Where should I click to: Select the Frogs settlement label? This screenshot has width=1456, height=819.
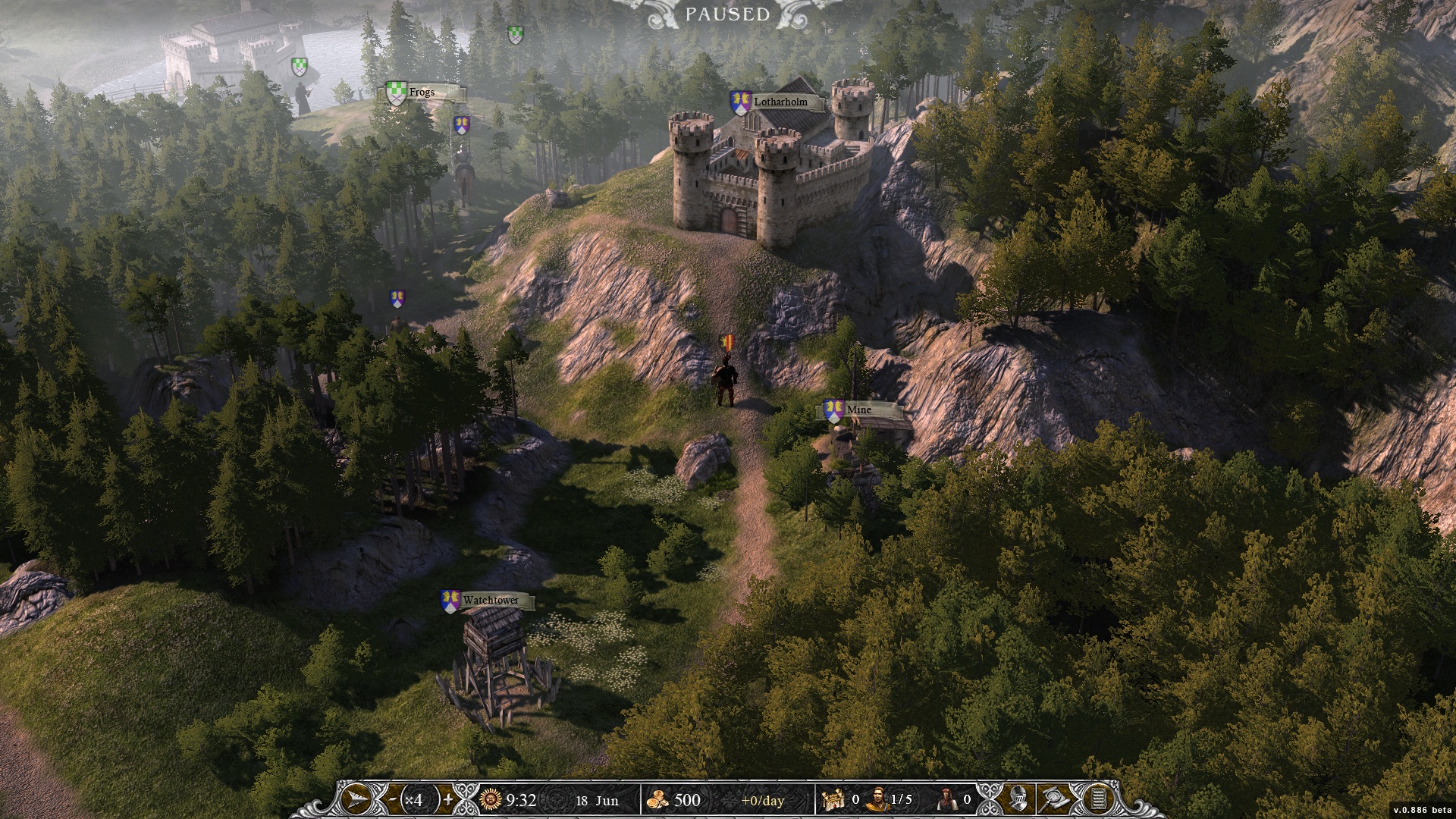(x=422, y=93)
